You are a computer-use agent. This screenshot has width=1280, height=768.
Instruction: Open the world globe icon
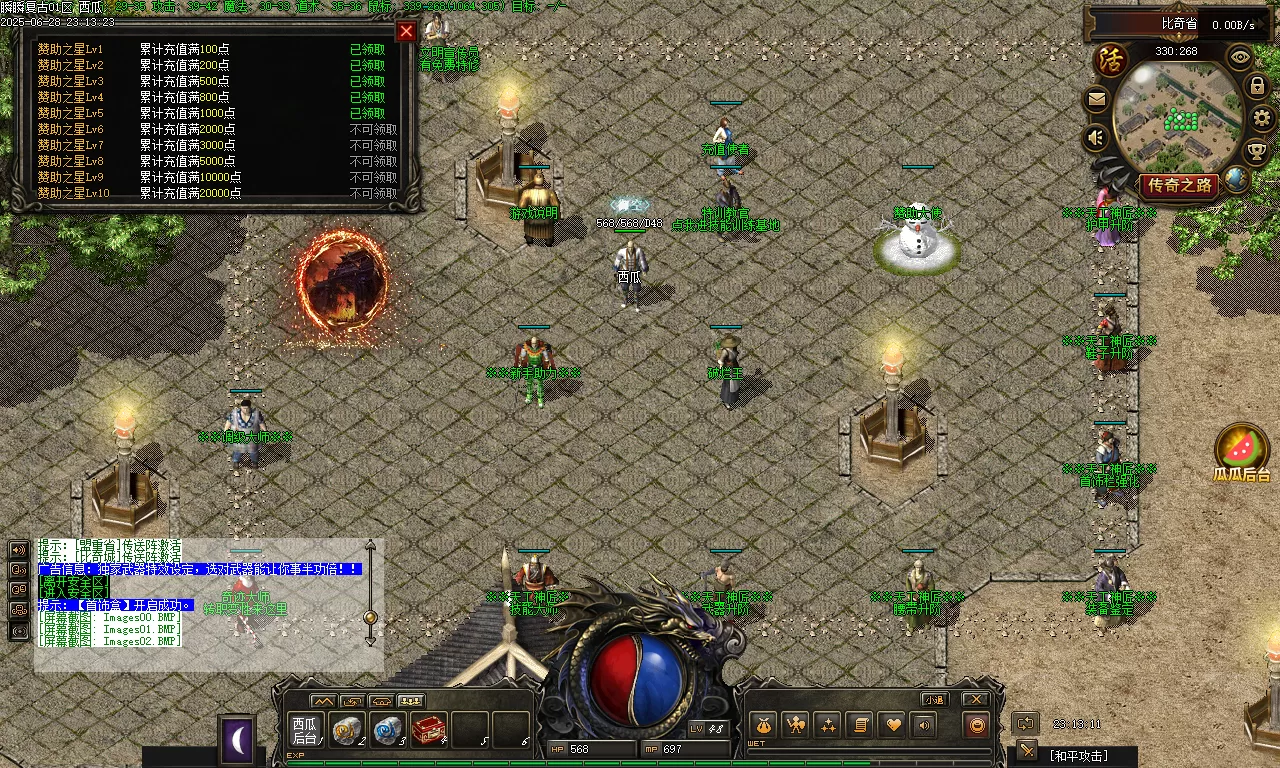(x=1236, y=179)
